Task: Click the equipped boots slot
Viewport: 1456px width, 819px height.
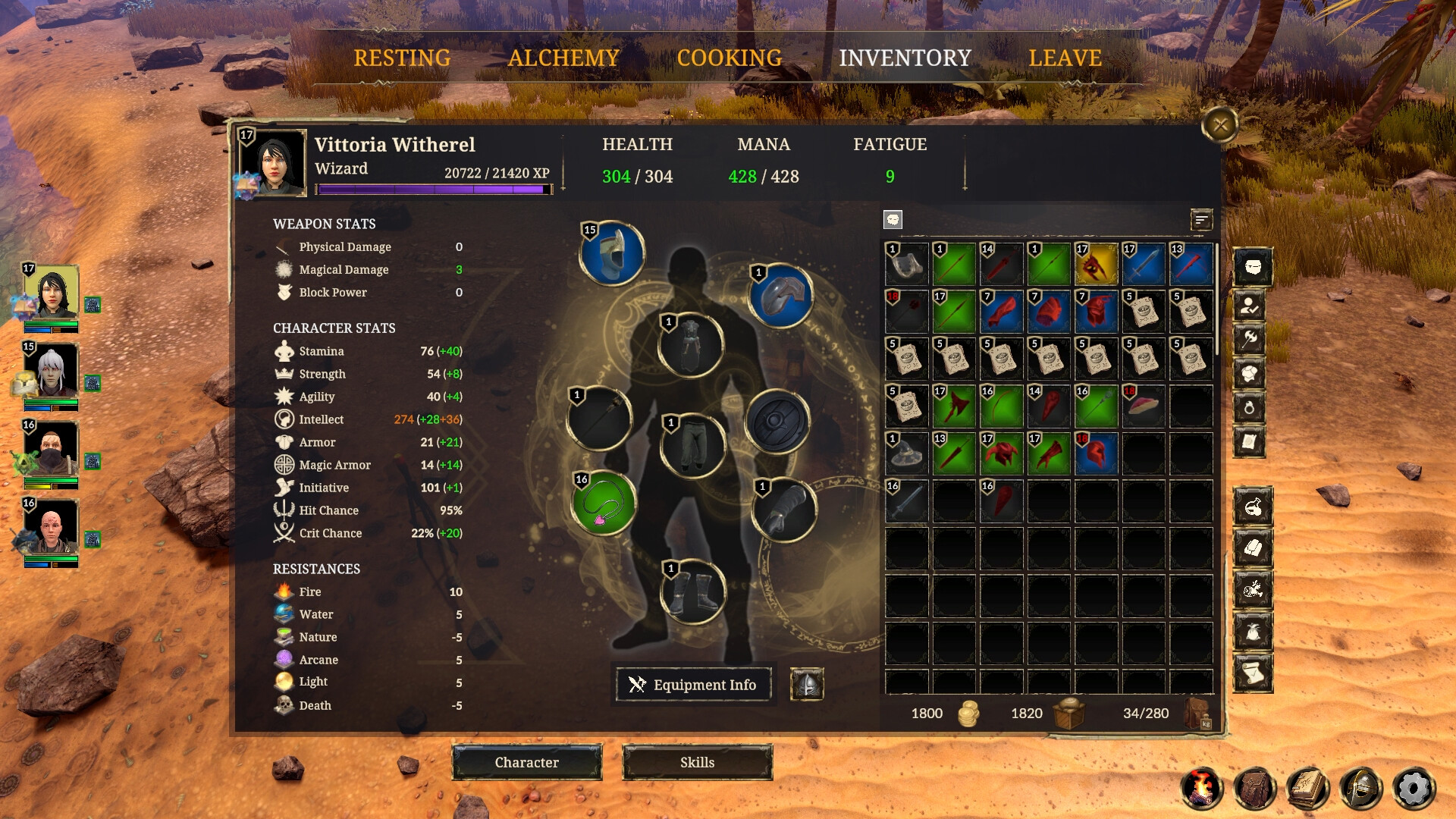Action: (x=692, y=591)
